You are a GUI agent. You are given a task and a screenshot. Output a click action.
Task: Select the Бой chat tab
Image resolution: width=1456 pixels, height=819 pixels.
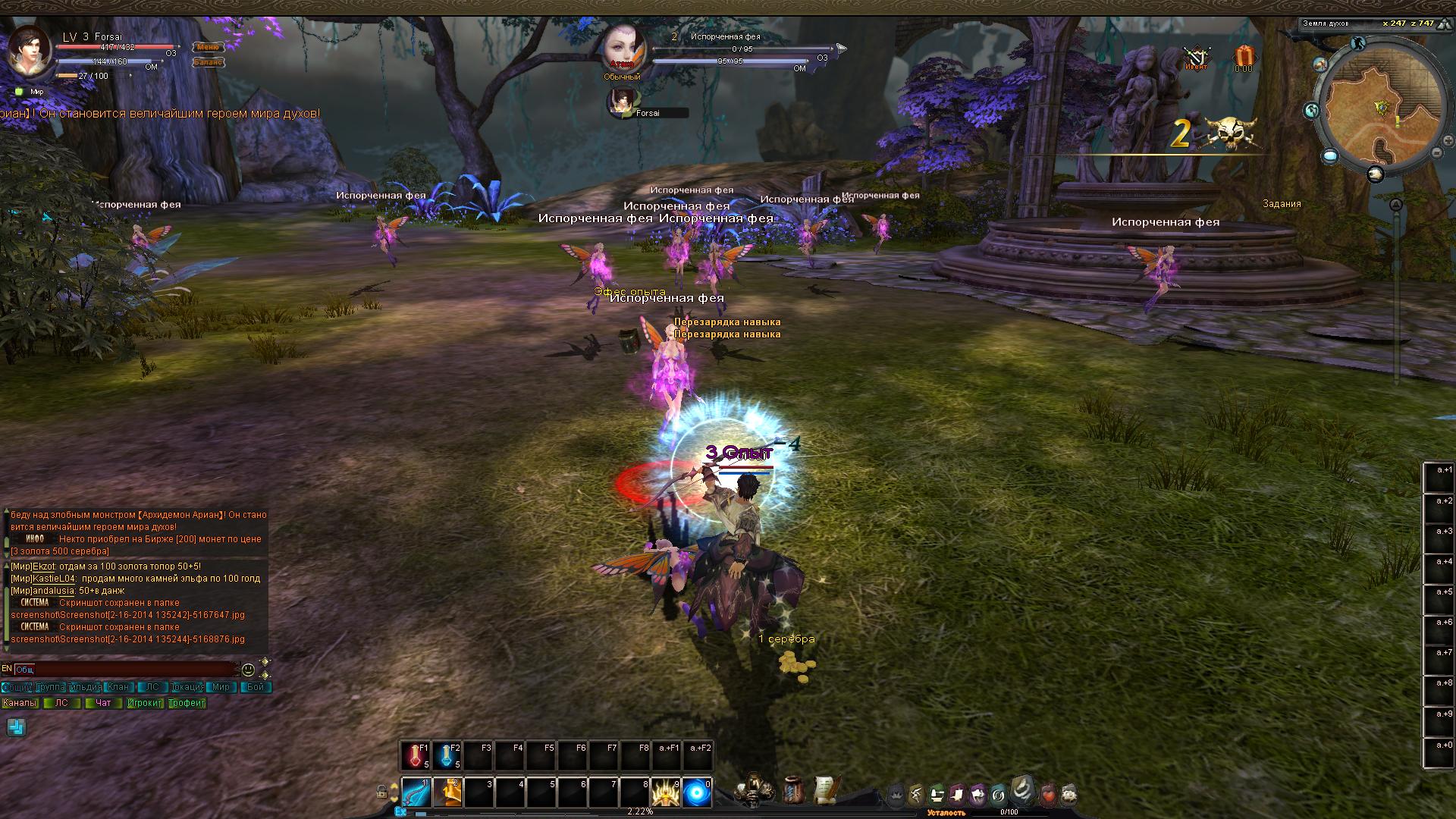(x=256, y=687)
